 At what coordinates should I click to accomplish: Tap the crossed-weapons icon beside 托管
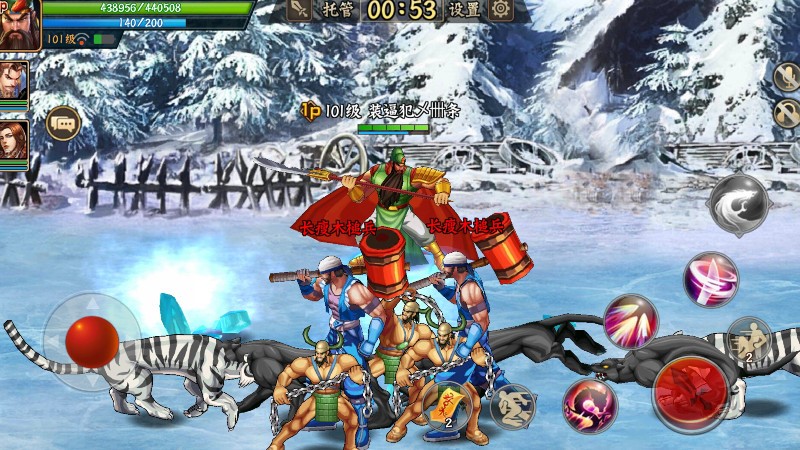[299, 11]
